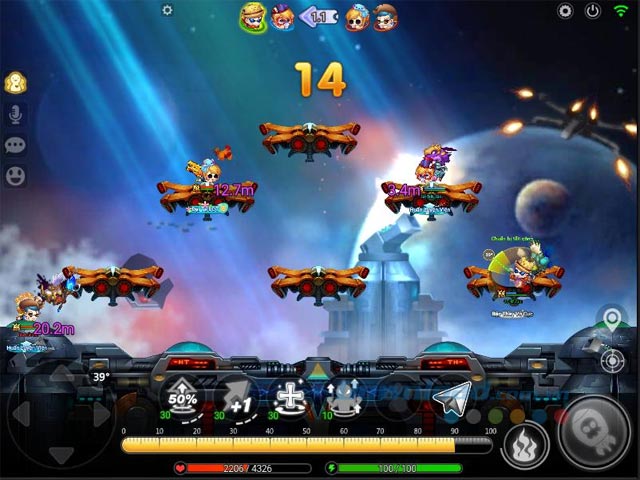Activate the 50% damage boost skill
Screen dimensions: 640x480
[182, 397]
